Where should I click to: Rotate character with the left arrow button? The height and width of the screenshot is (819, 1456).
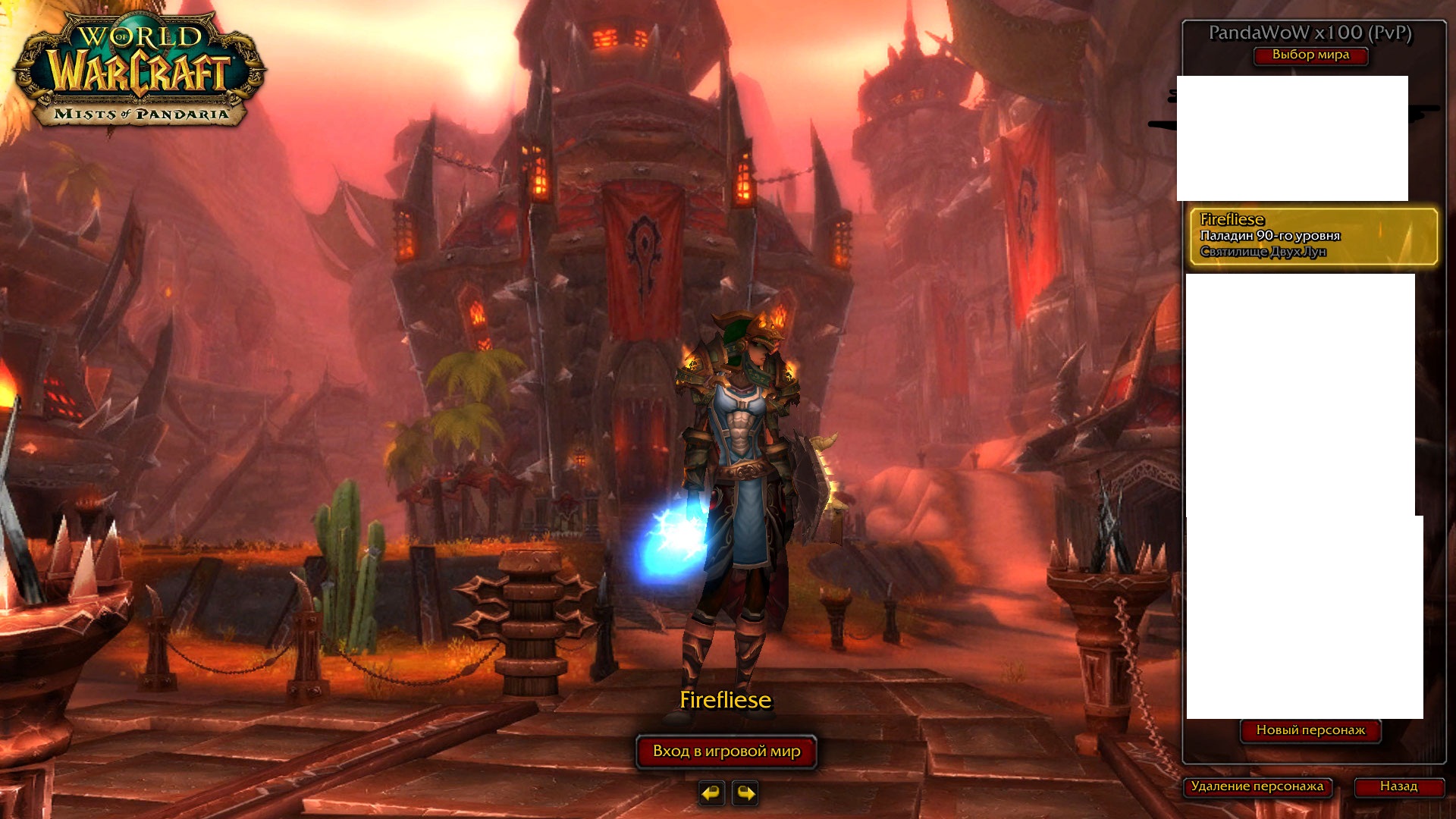[x=711, y=793]
